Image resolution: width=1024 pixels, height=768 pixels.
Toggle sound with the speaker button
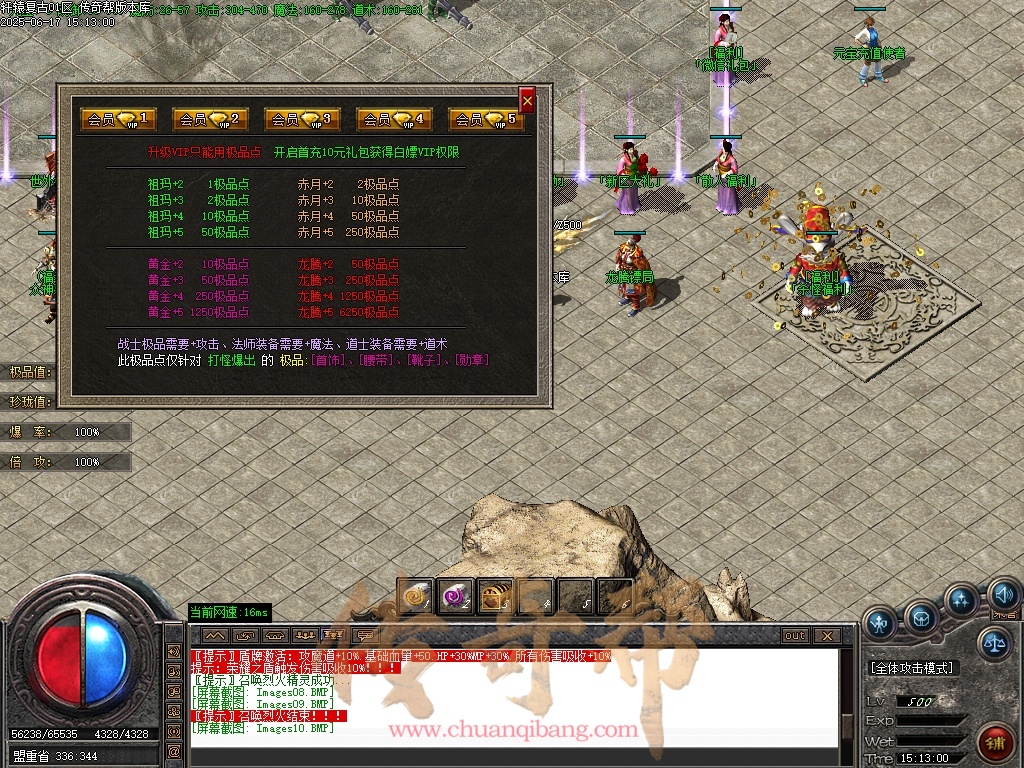pyautogui.click(x=1003, y=597)
